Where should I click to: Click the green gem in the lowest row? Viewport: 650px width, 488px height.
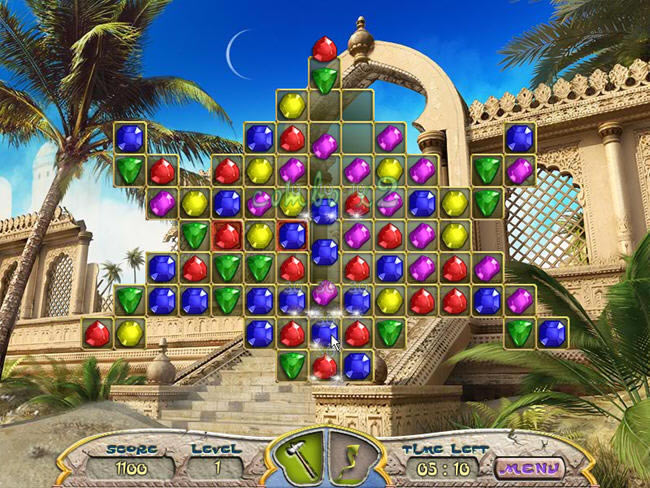point(292,365)
